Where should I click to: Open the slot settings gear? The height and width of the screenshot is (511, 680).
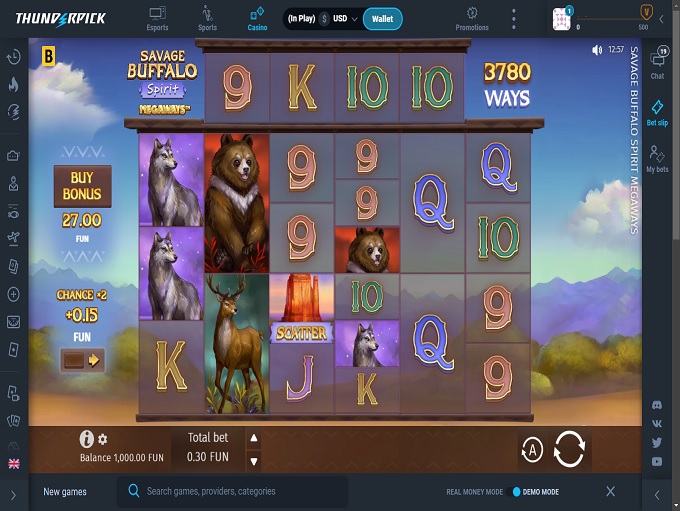(102, 439)
